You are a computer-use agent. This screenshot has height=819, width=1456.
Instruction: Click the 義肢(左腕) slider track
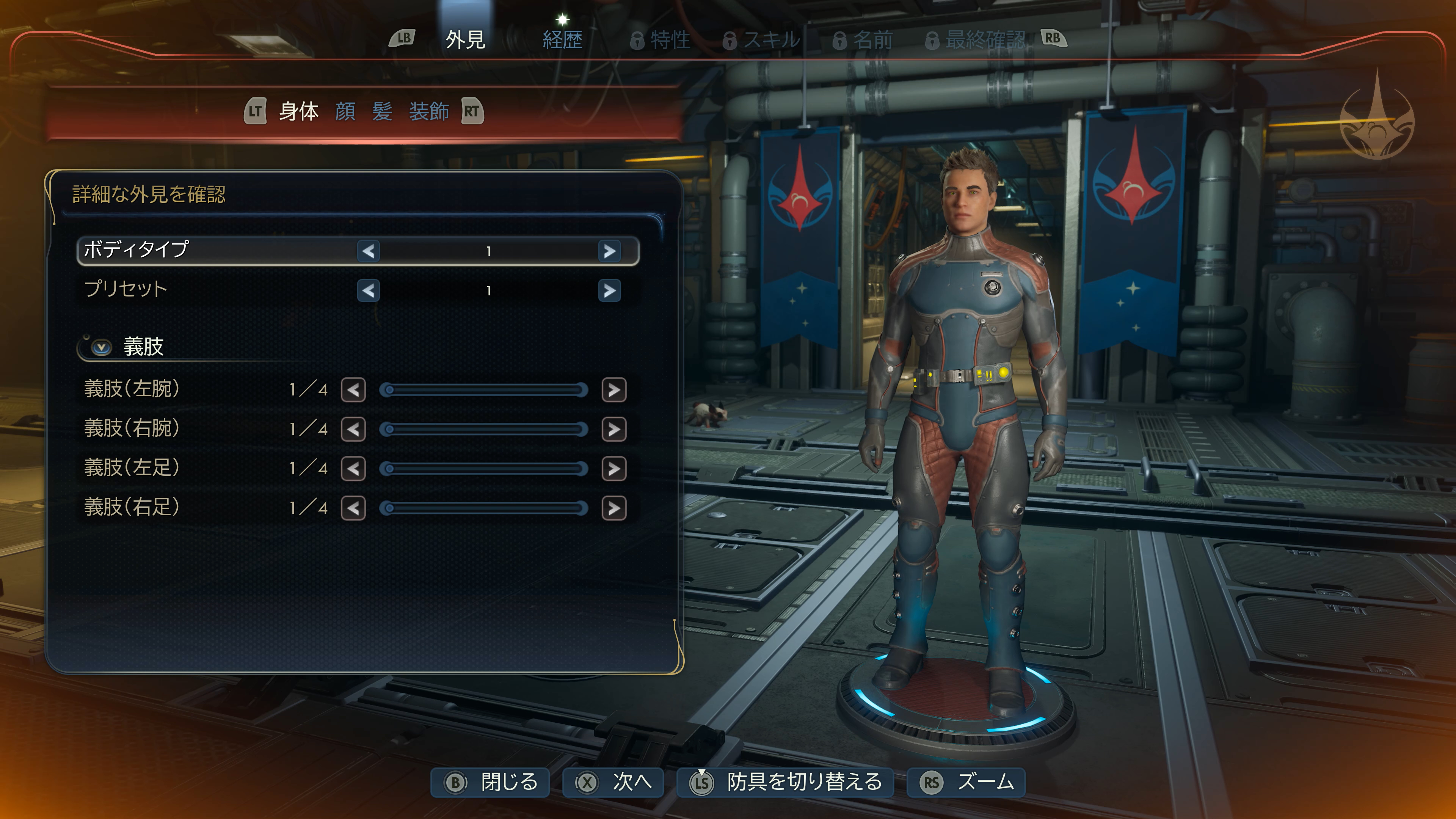click(484, 390)
